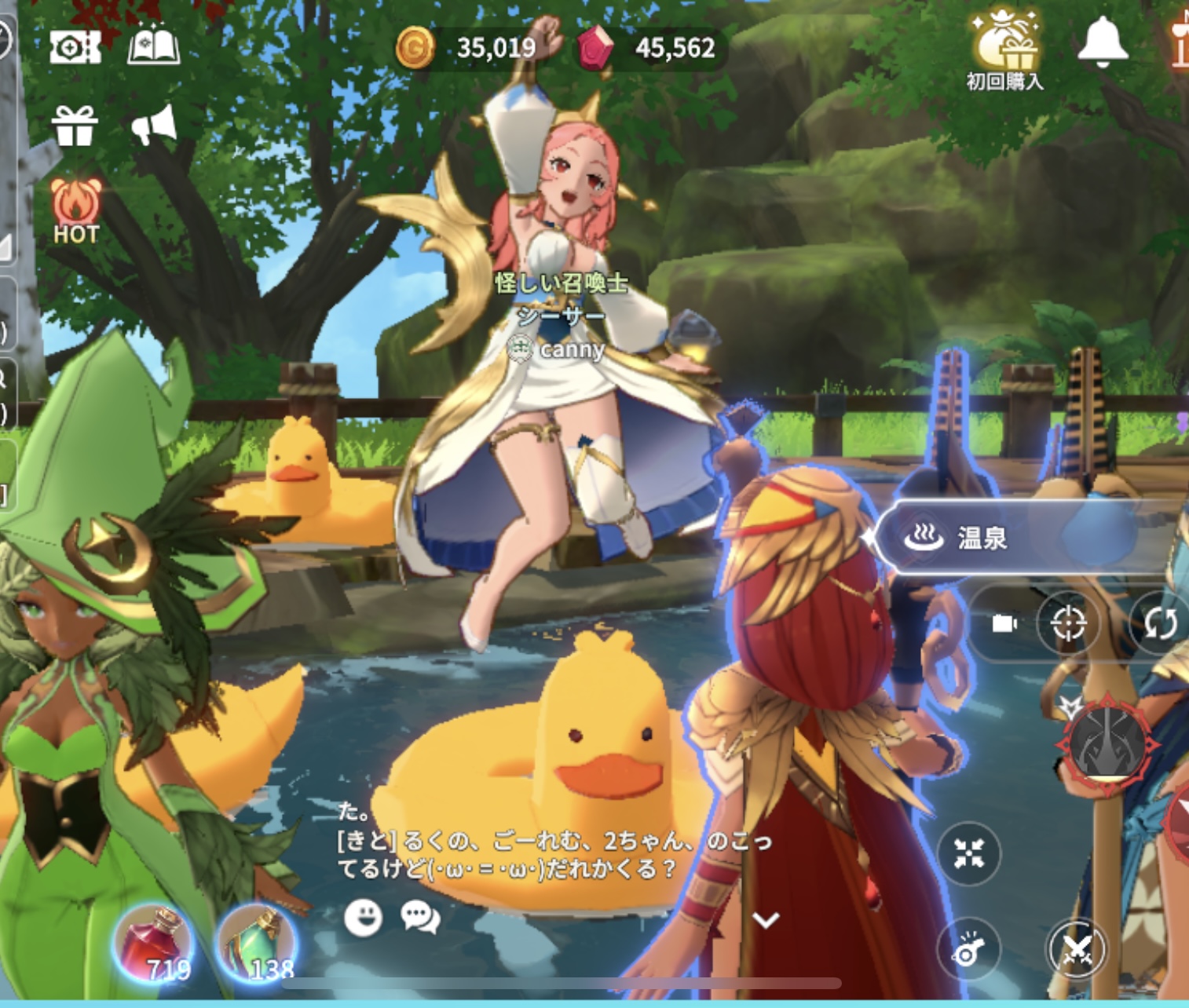Tap the gold coin currency icon
The width and height of the screenshot is (1189, 1008).
[415, 48]
